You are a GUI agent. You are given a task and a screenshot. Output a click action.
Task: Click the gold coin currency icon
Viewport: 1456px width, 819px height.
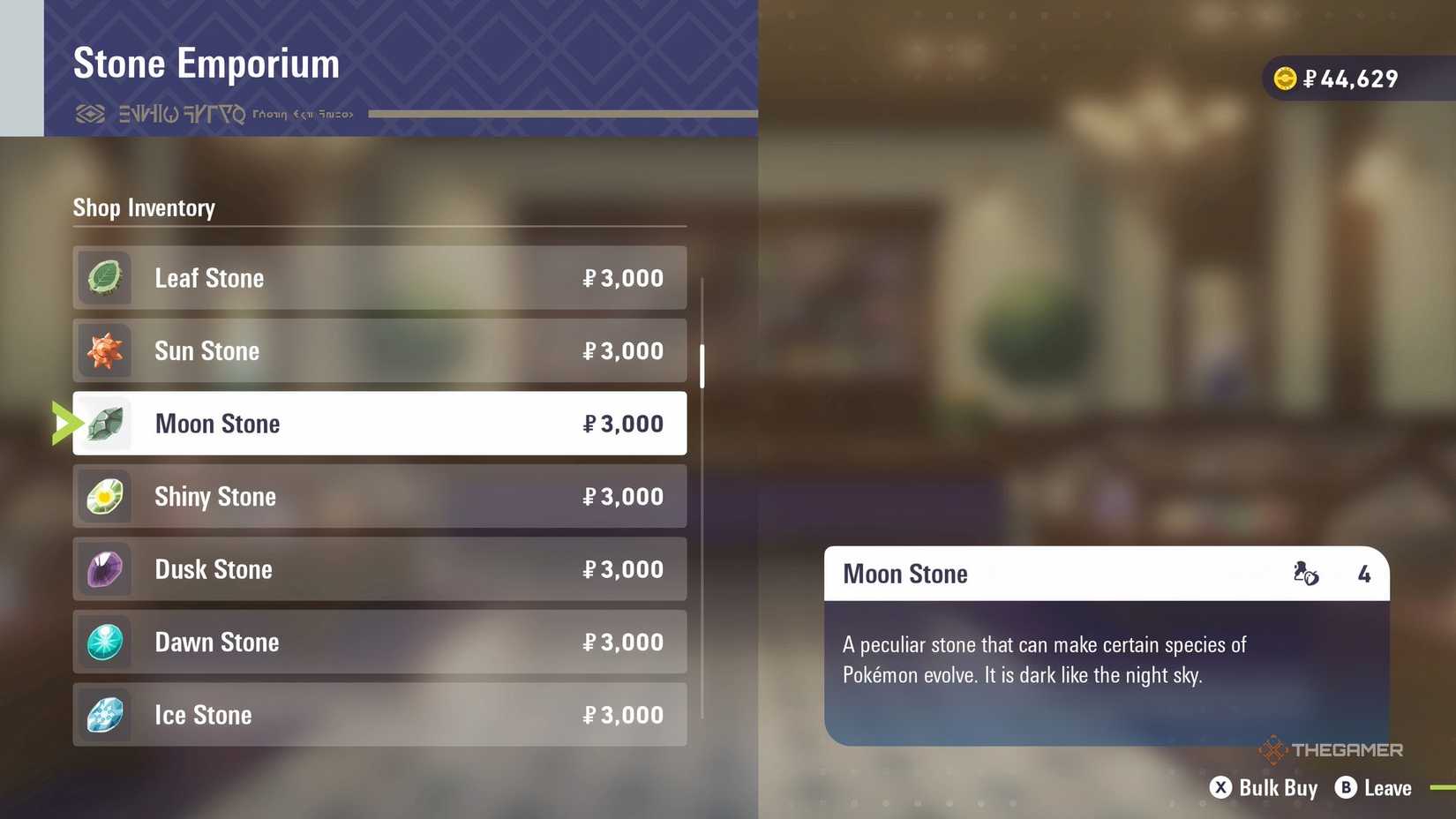pyautogui.click(x=1287, y=78)
